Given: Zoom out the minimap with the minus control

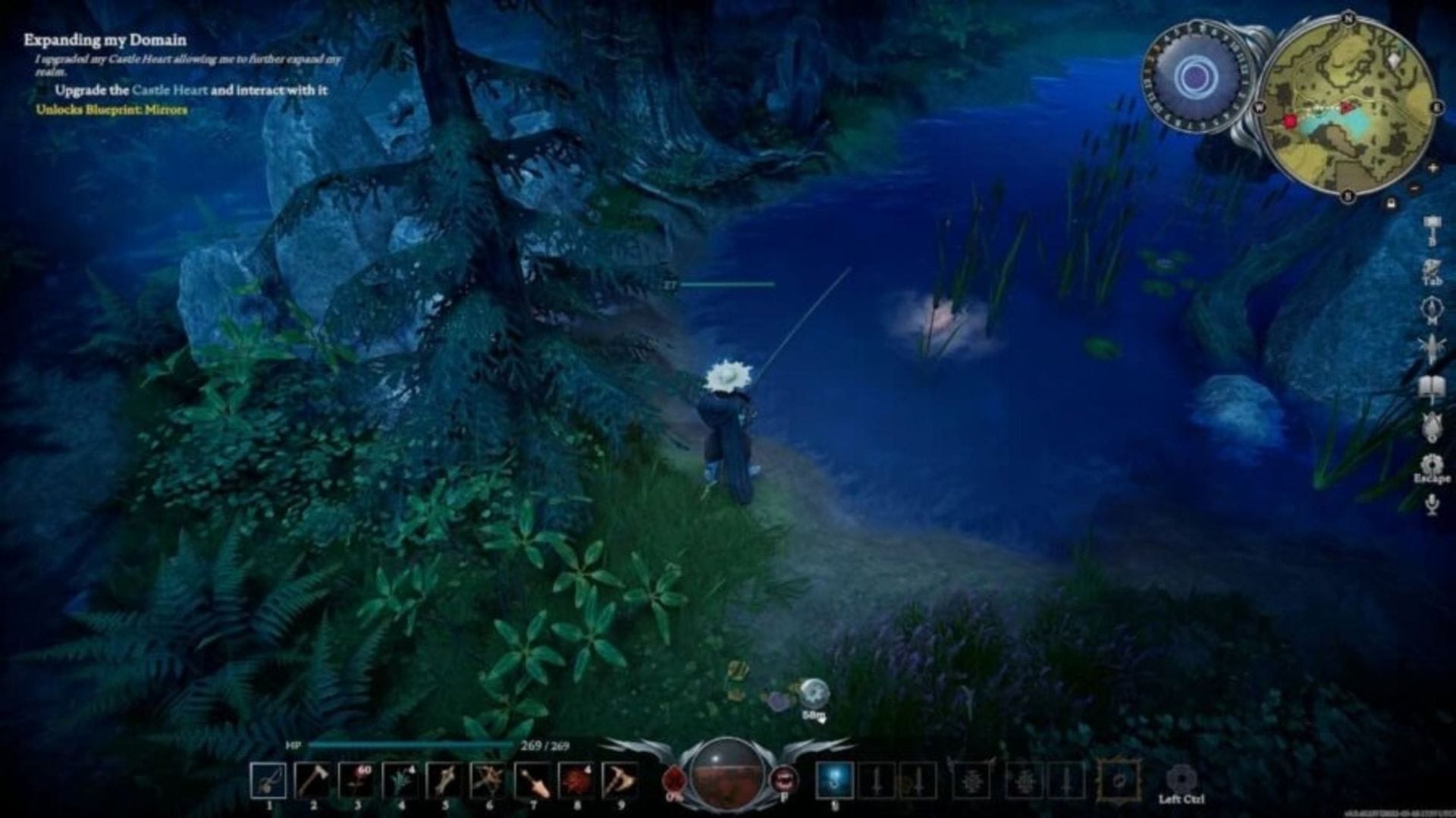Looking at the screenshot, I should 1414,189.
